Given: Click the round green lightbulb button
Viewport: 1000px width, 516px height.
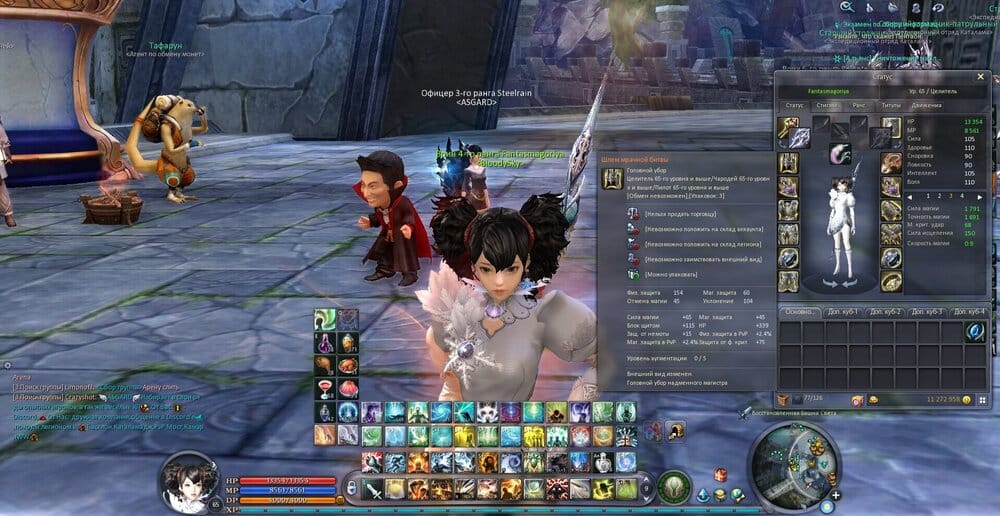Looking at the screenshot, I should click(x=674, y=487).
